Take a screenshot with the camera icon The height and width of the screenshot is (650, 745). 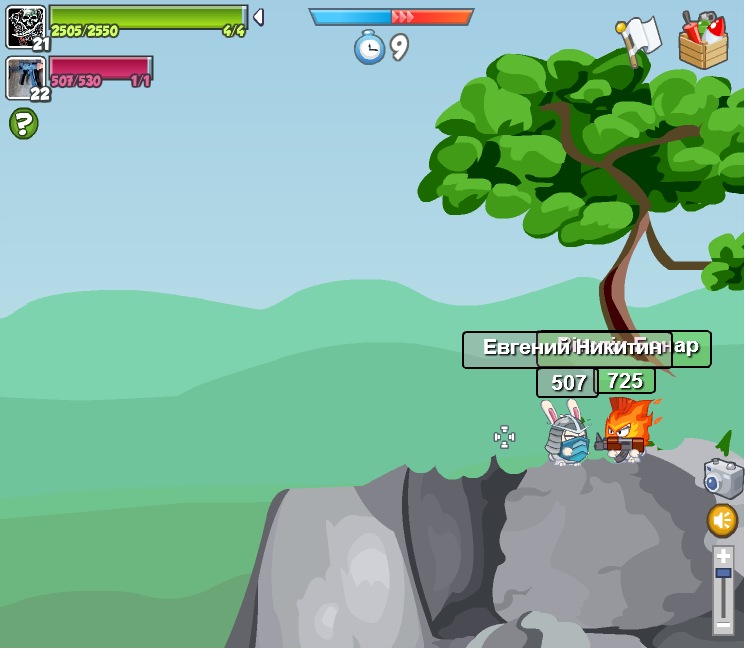pyautogui.click(x=723, y=479)
